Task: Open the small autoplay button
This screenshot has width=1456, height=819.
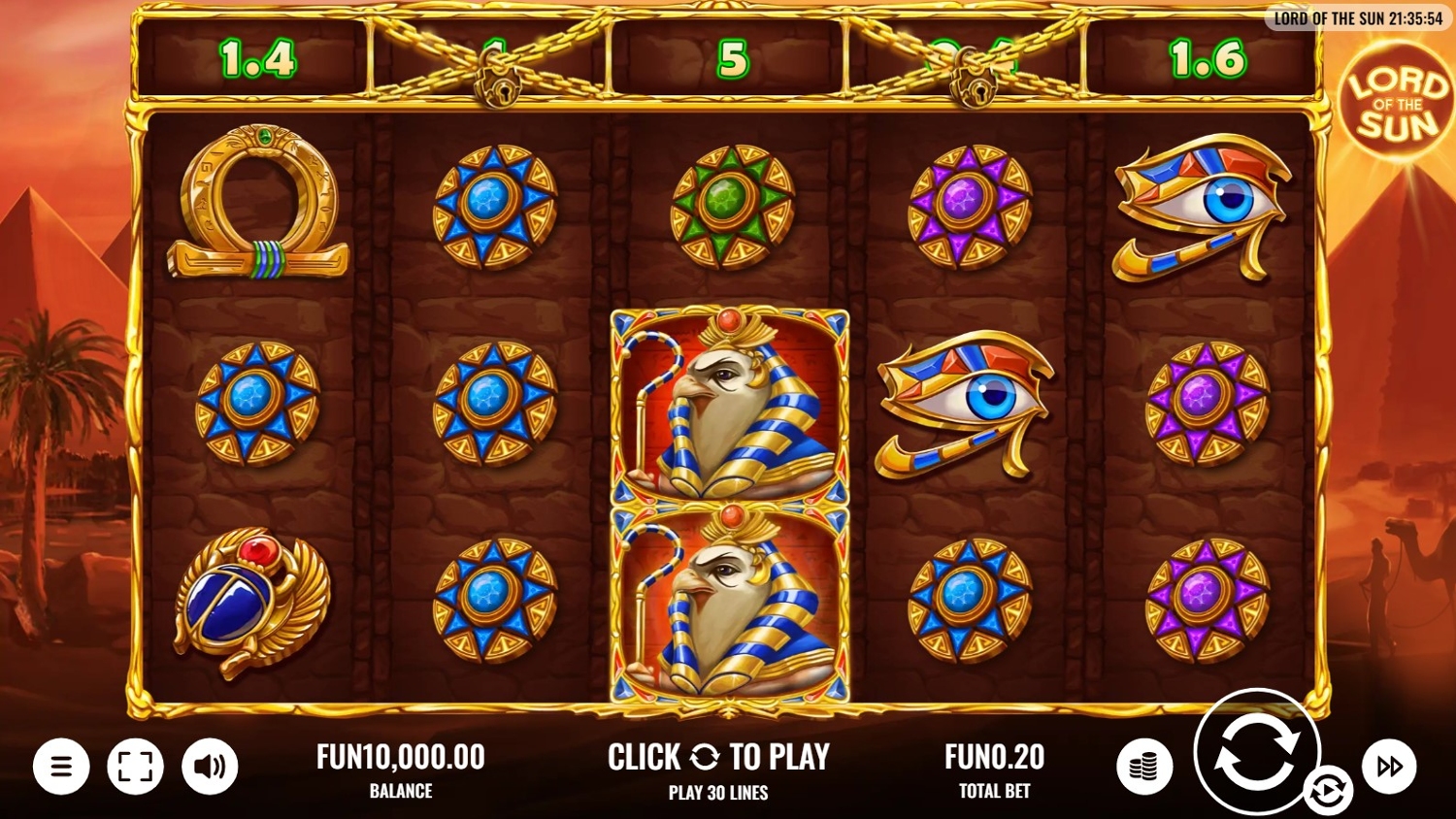Action: click(x=1328, y=790)
